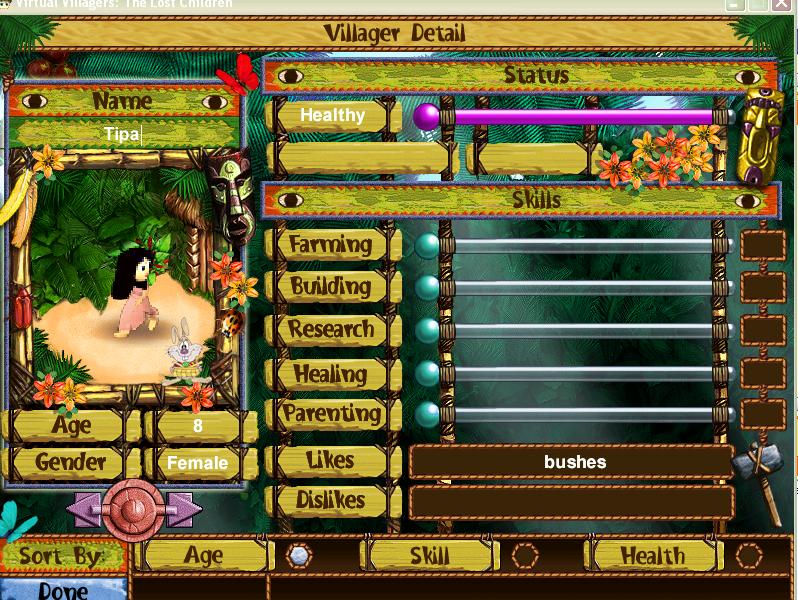798x600 pixels.
Task: Choose the sort by Skill radio circle
Action: 525,556
